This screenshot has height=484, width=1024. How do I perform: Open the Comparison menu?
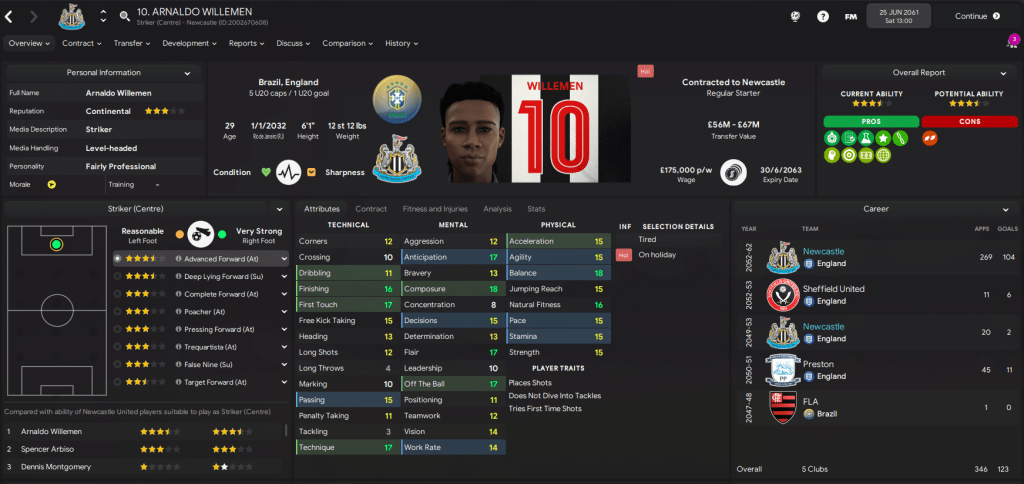(x=347, y=43)
